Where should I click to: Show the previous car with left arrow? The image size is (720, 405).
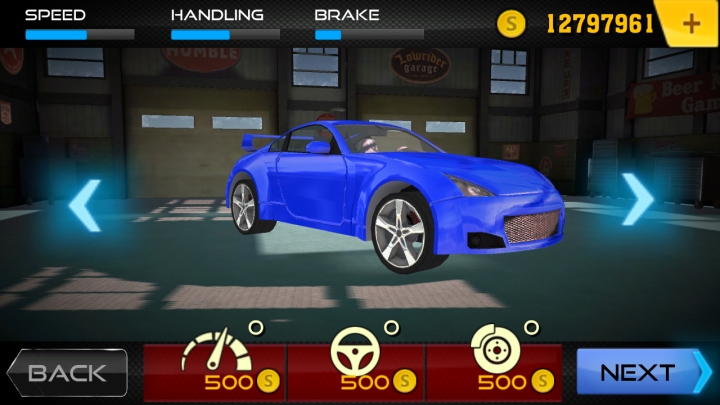pyautogui.click(x=84, y=205)
